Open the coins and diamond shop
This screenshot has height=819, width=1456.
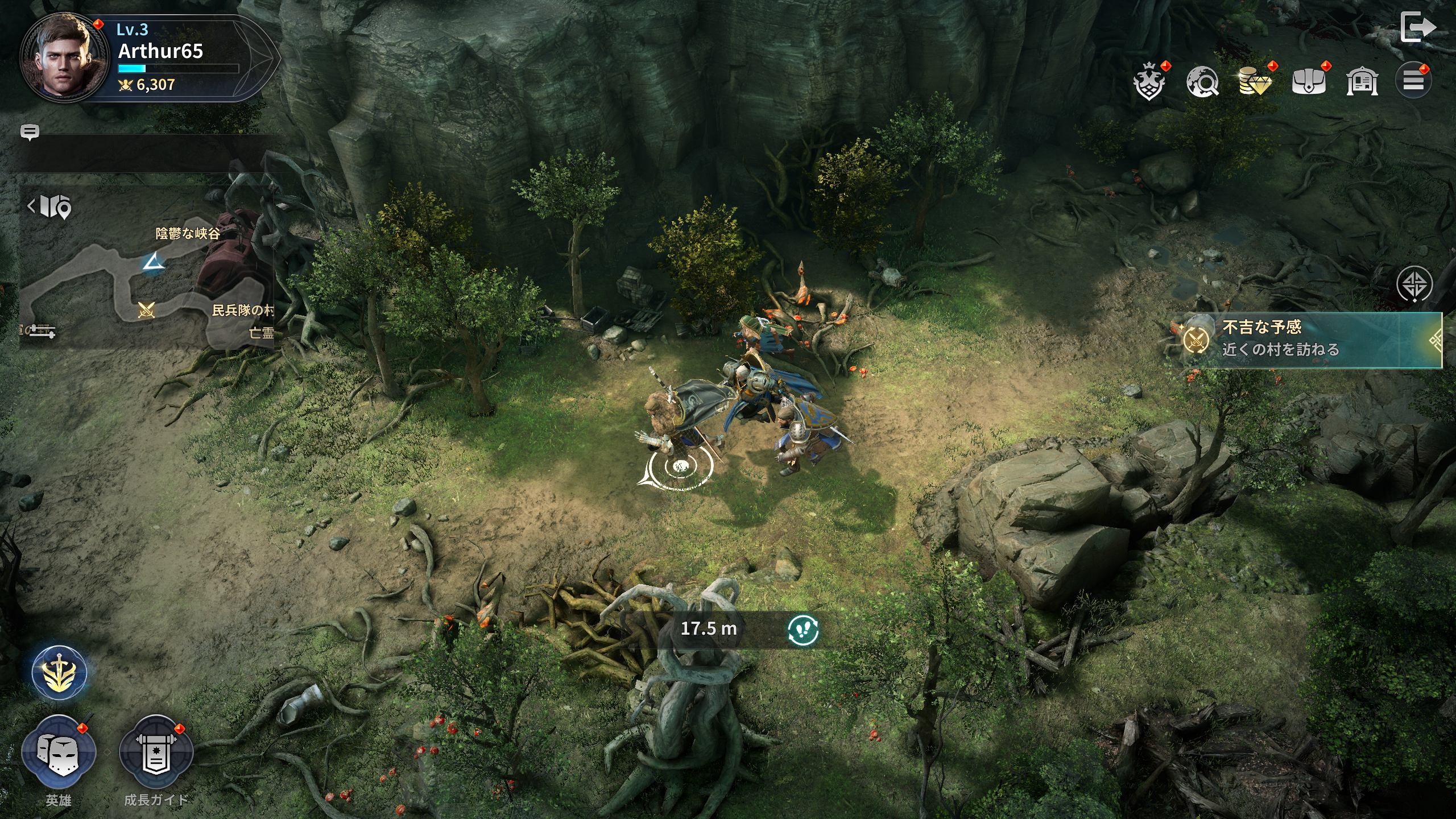tap(1255, 82)
